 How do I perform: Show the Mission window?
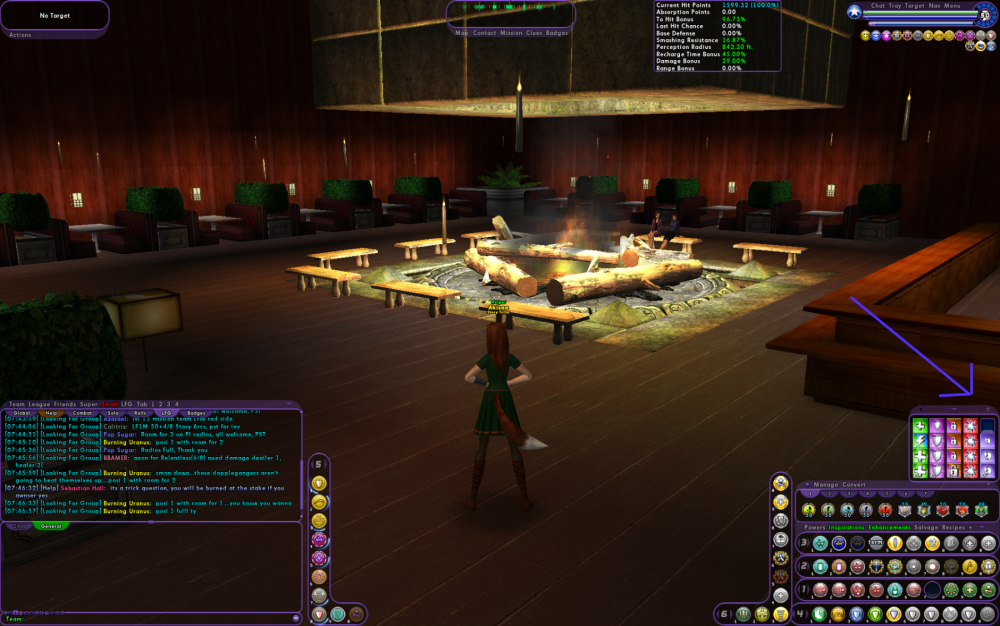point(512,33)
